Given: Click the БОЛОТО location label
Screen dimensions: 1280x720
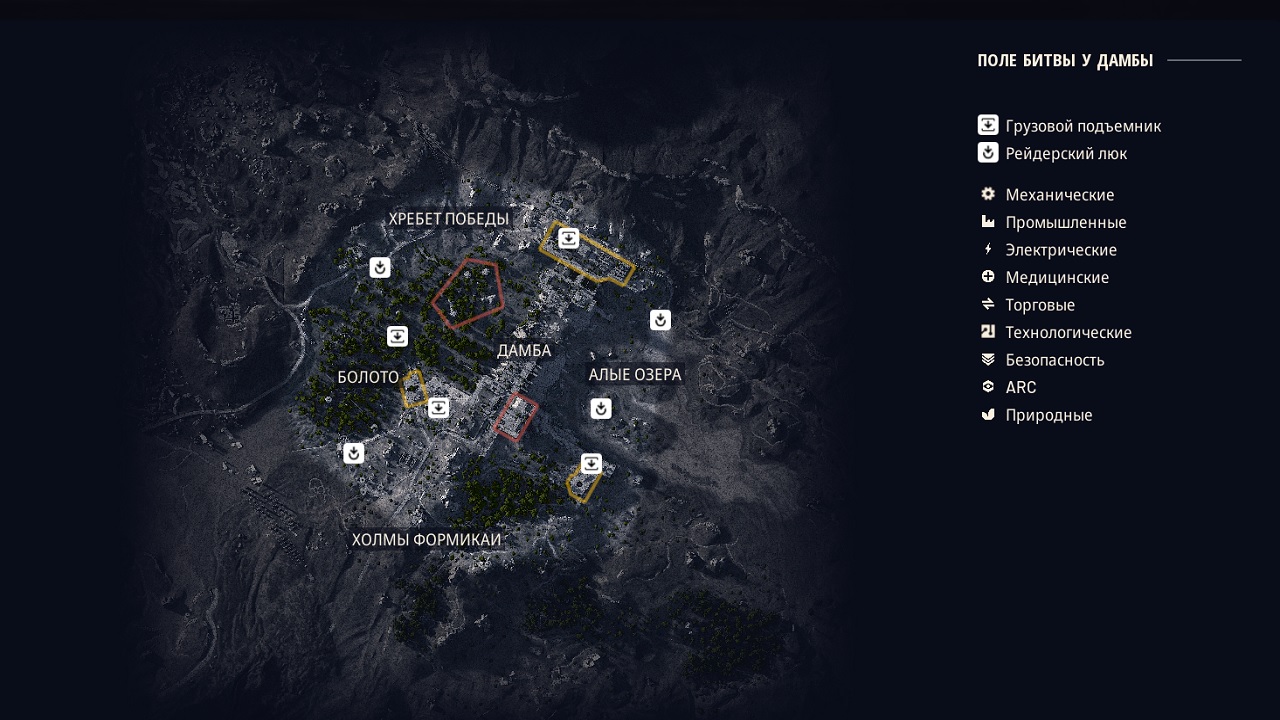Looking at the screenshot, I should point(368,377).
